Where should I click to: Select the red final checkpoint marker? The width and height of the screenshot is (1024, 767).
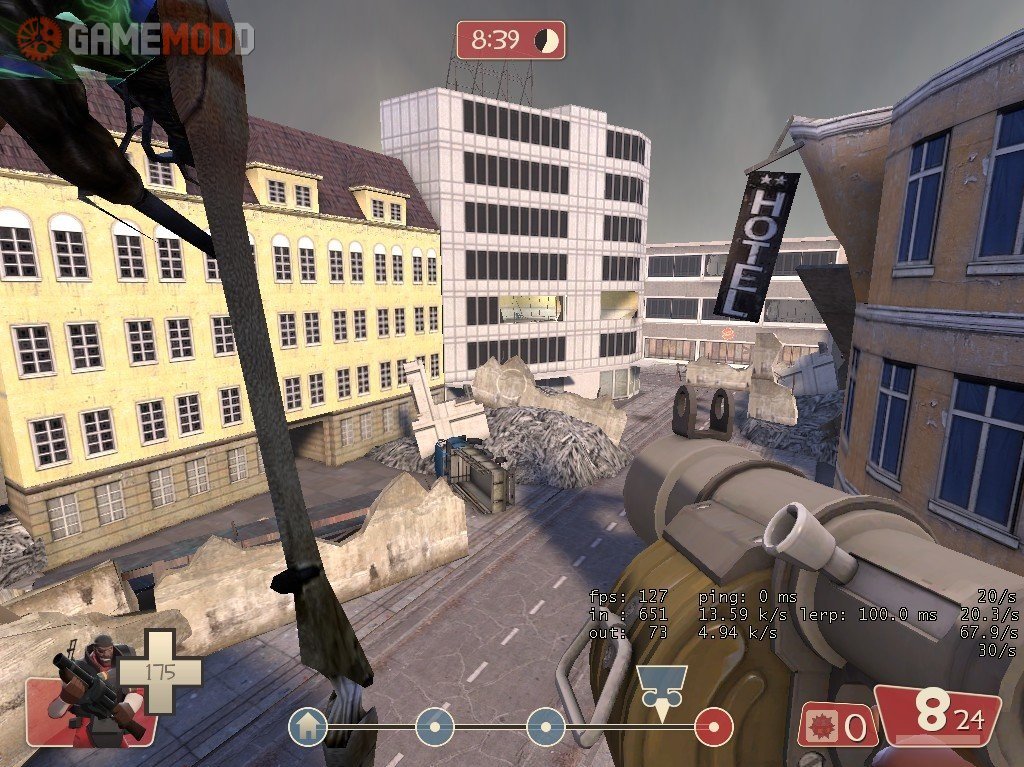(714, 727)
